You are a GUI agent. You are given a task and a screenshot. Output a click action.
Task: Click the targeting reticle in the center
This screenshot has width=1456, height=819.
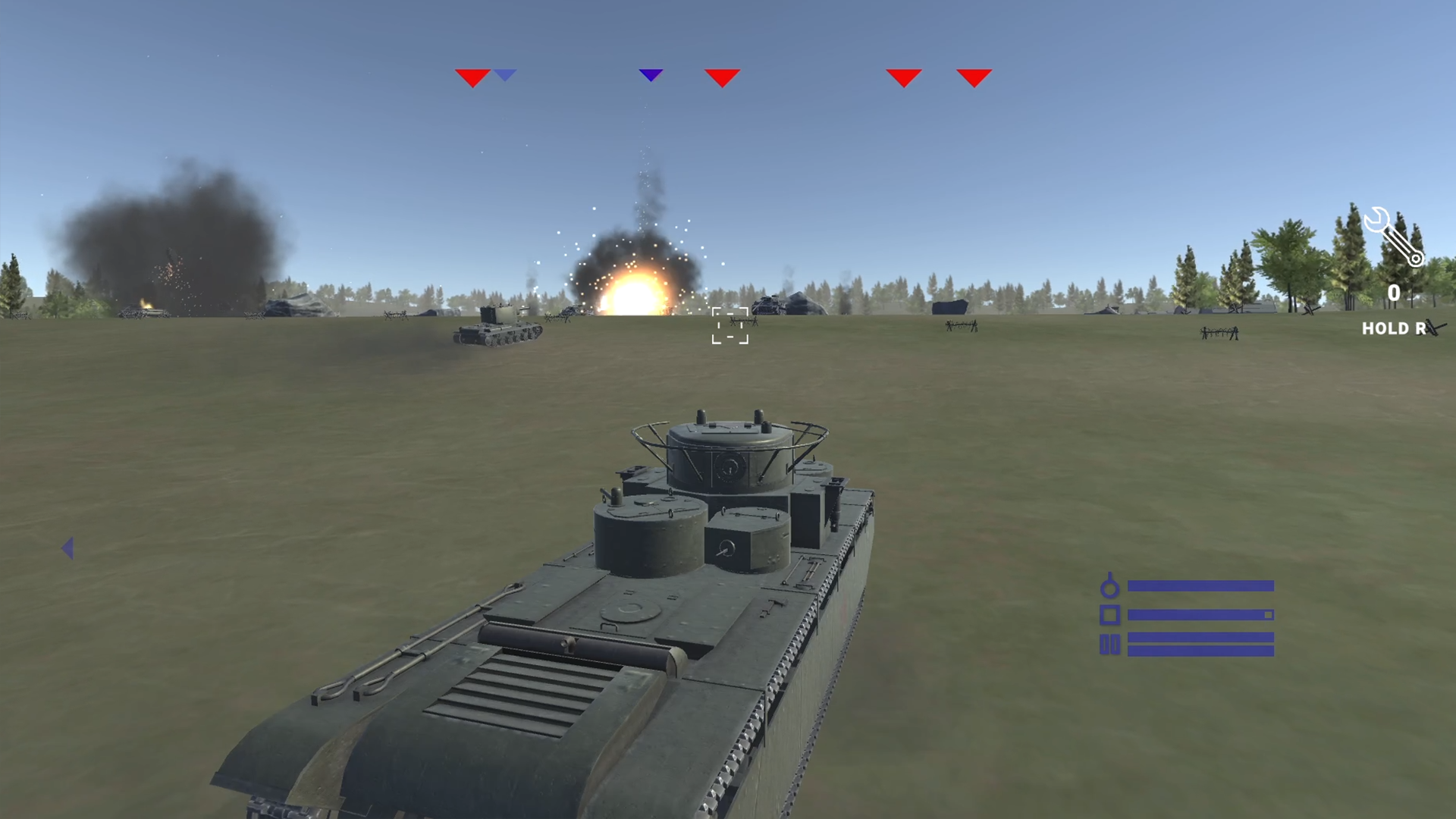730,326
